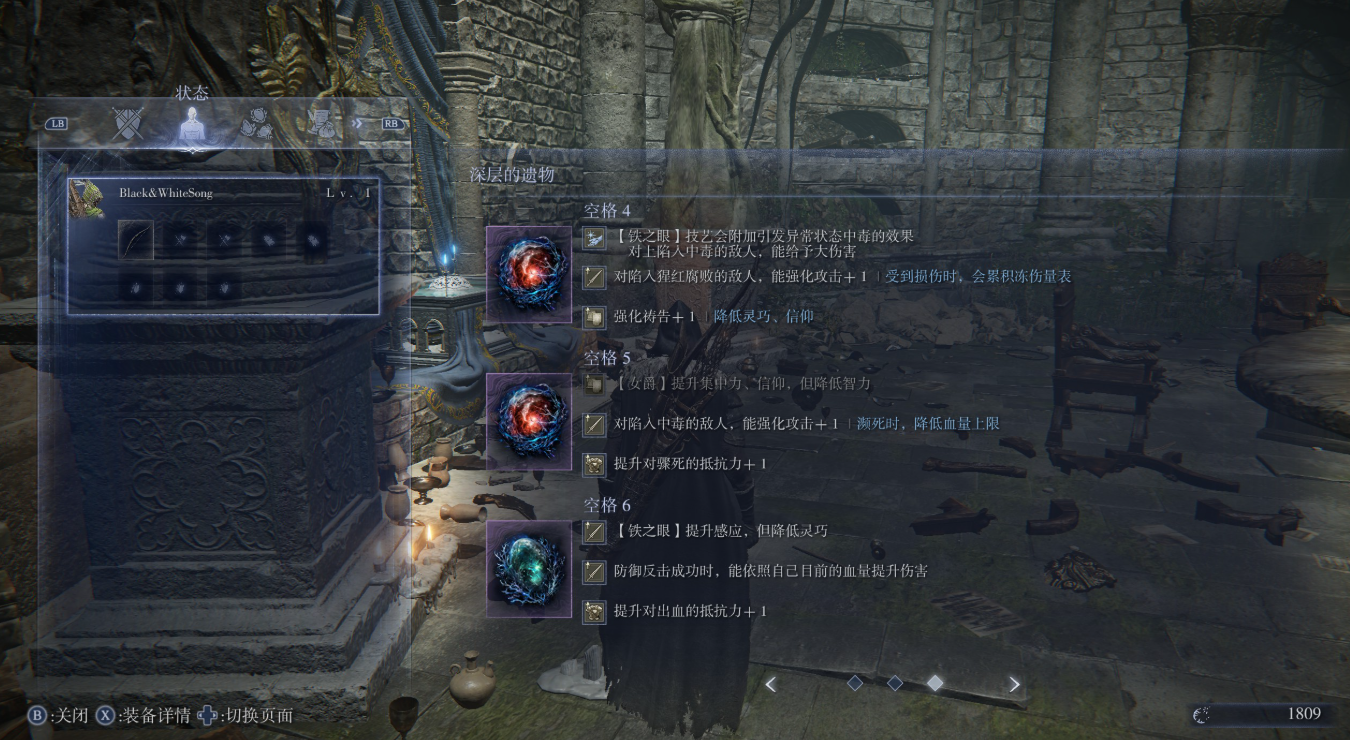Click the double chevron beside RB
Screen dimensions: 1350x740
click(x=359, y=124)
